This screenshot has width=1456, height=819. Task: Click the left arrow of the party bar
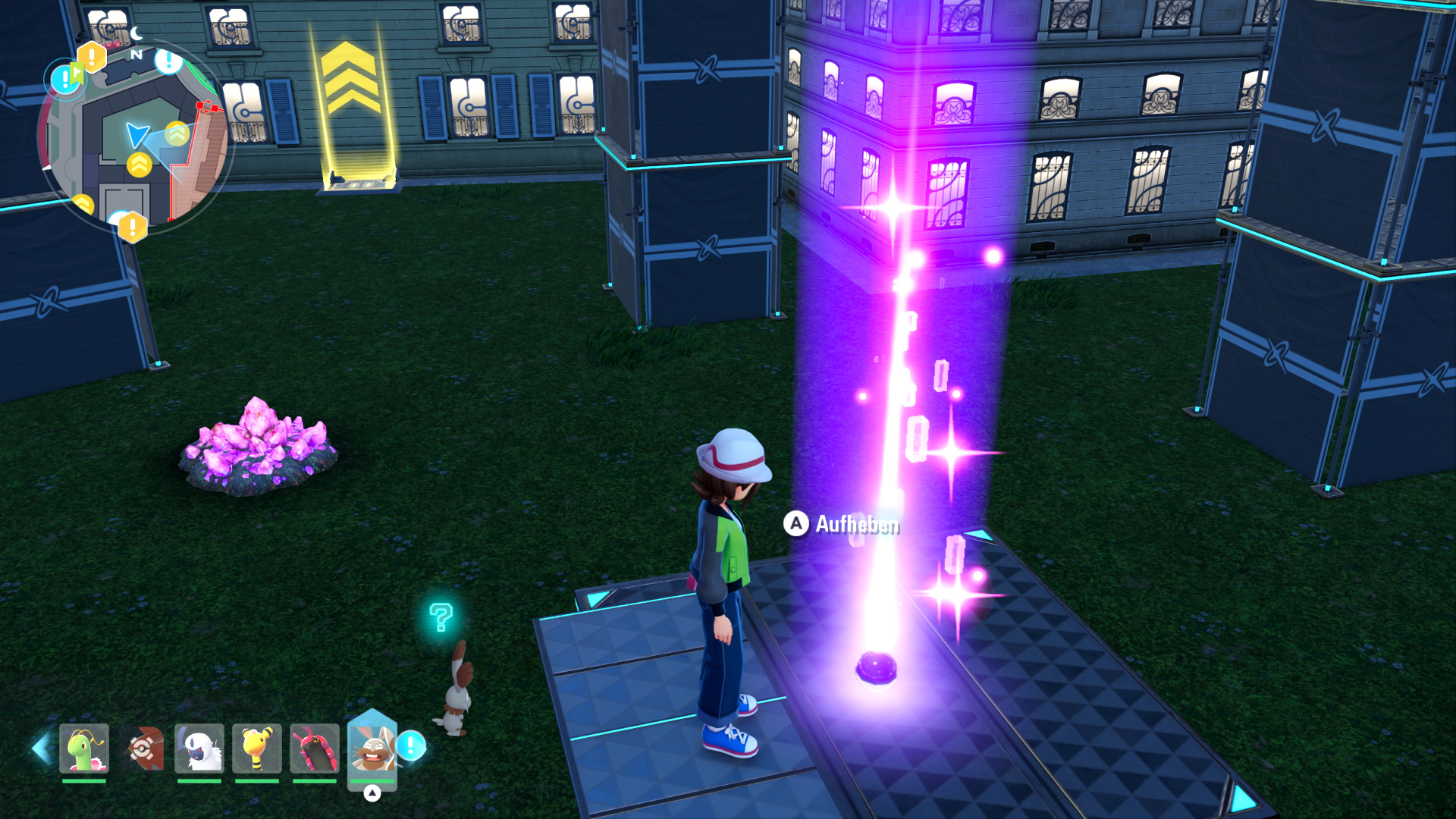40,748
